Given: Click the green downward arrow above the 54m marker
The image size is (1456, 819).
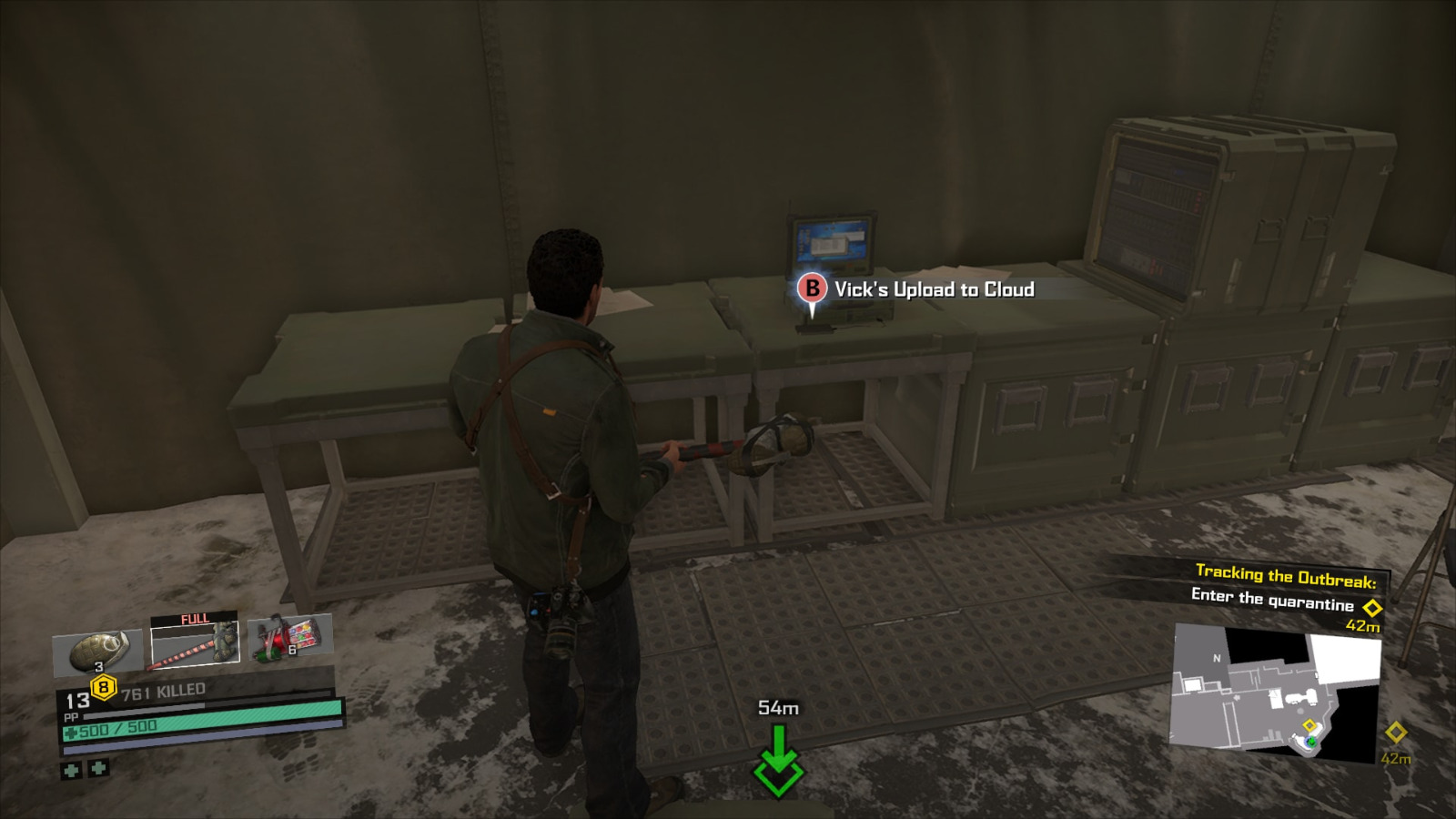Looking at the screenshot, I should pyautogui.click(x=778, y=760).
